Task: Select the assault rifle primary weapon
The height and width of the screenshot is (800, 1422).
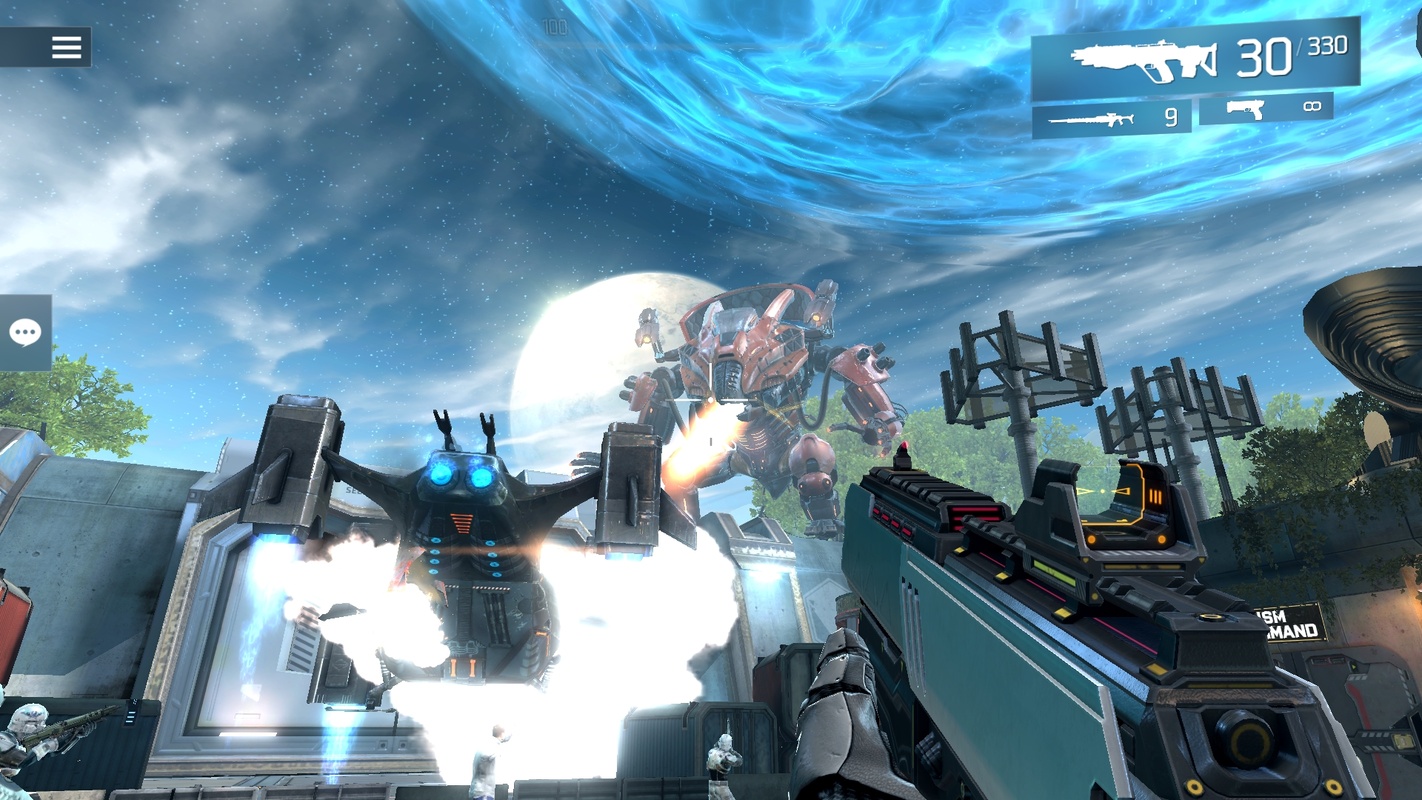Action: tap(1195, 60)
